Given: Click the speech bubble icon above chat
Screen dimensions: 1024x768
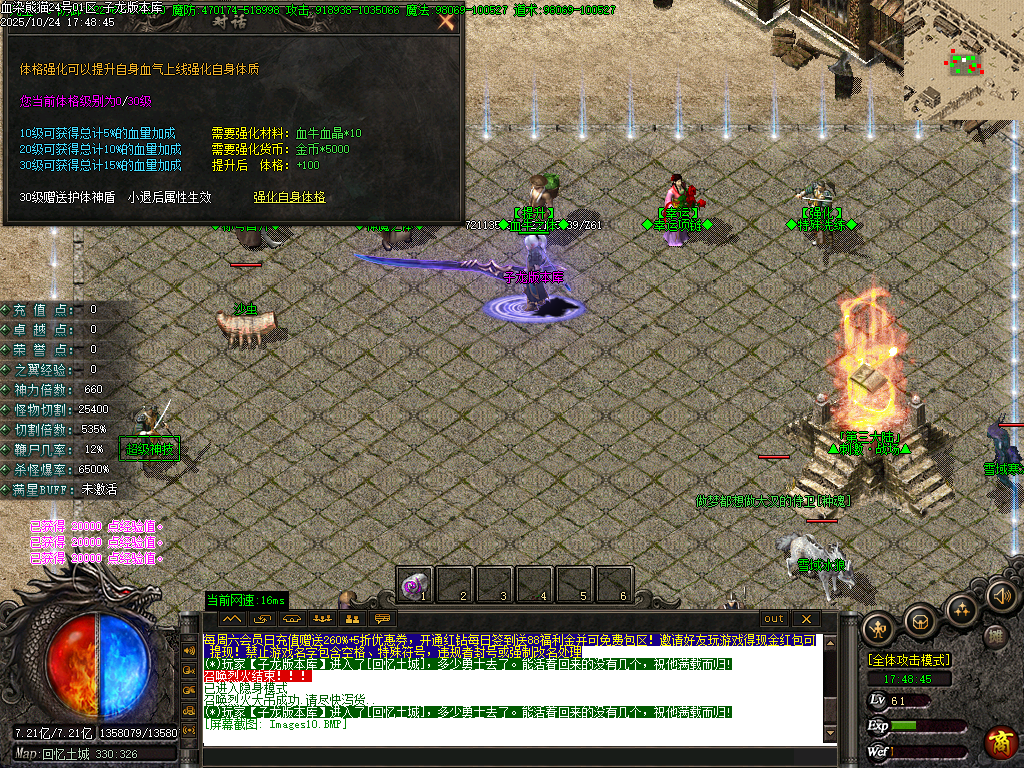Looking at the screenshot, I should 381,619.
